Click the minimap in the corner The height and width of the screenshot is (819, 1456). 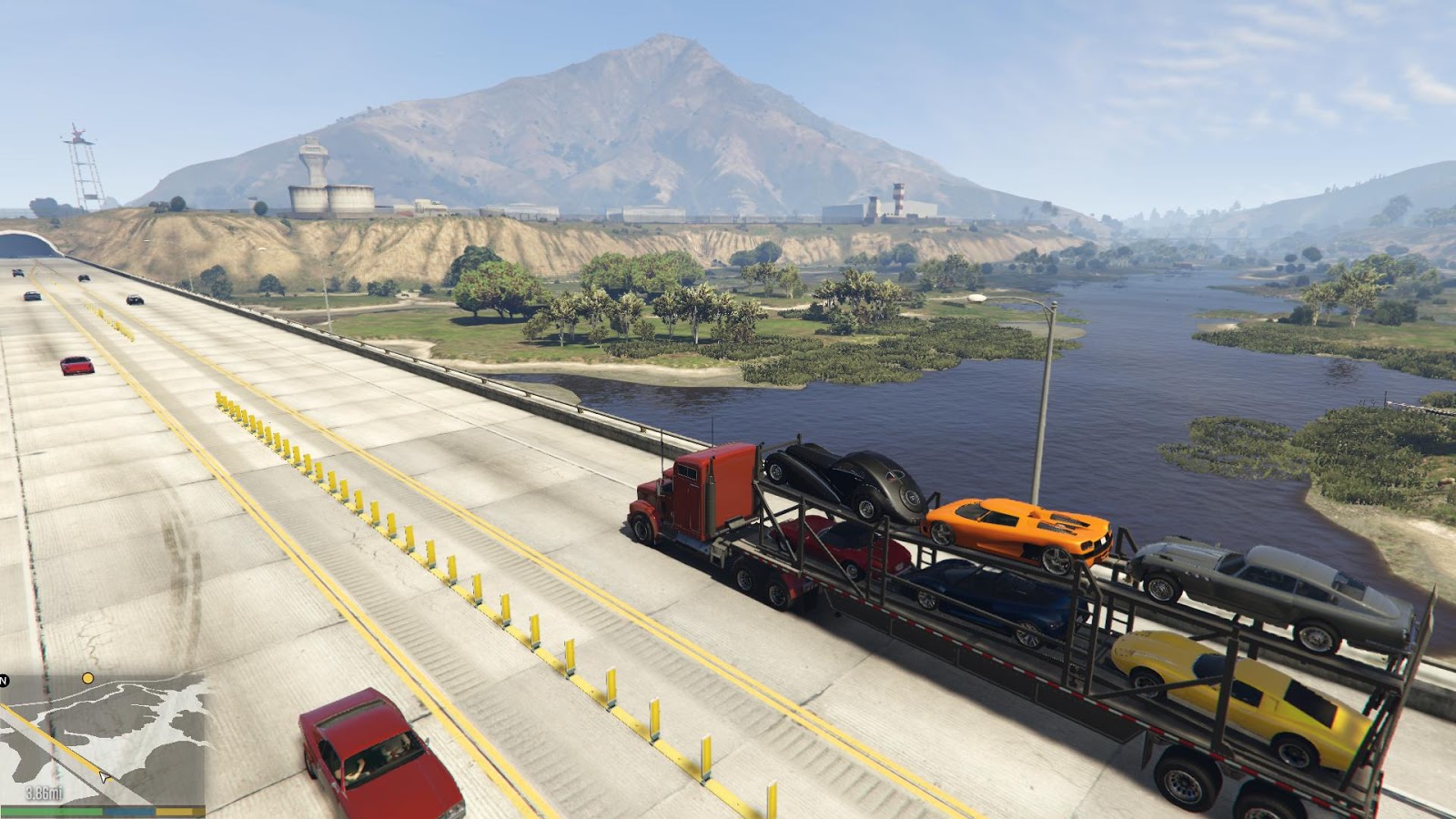[x=102, y=739]
